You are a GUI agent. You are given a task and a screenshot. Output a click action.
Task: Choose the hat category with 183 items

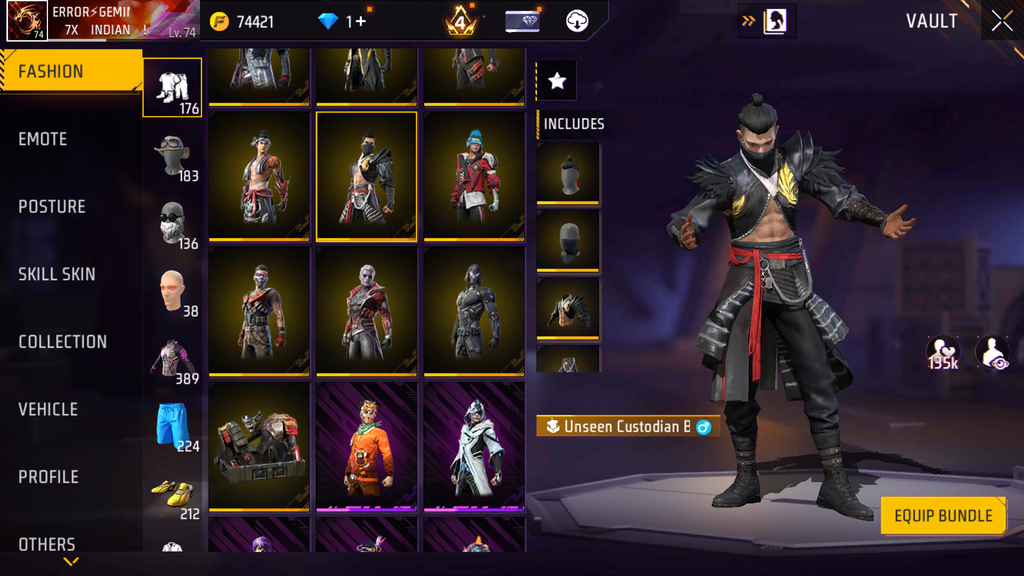(173, 156)
